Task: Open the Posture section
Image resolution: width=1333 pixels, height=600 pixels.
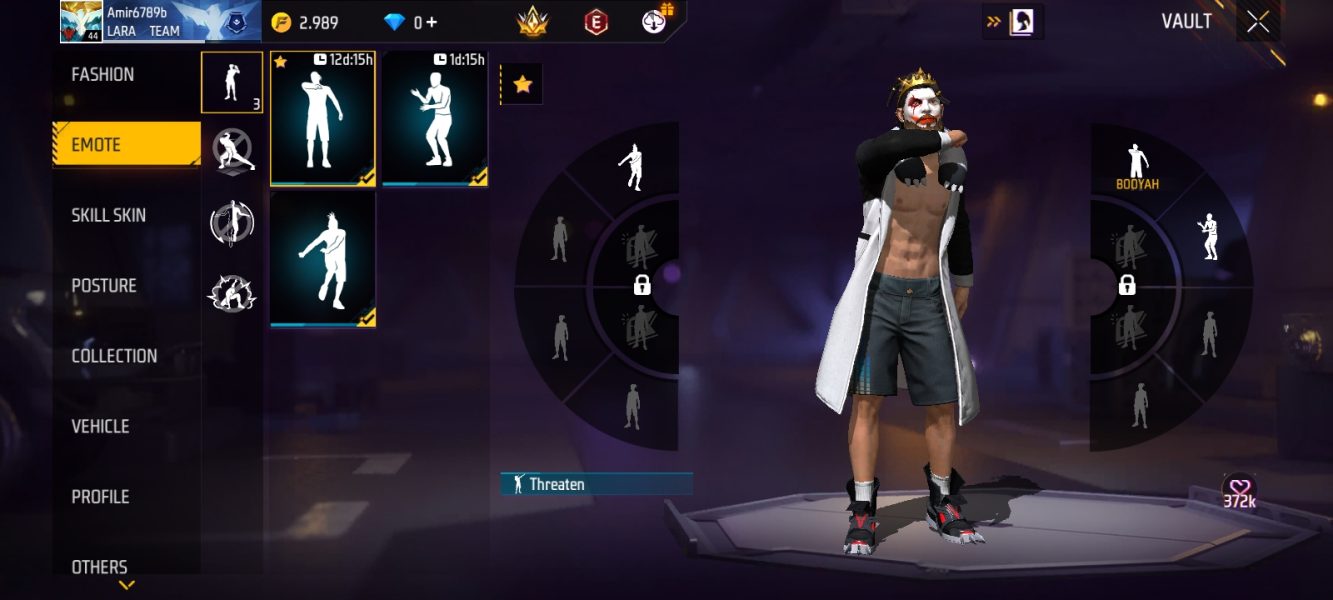Action: point(104,286)
